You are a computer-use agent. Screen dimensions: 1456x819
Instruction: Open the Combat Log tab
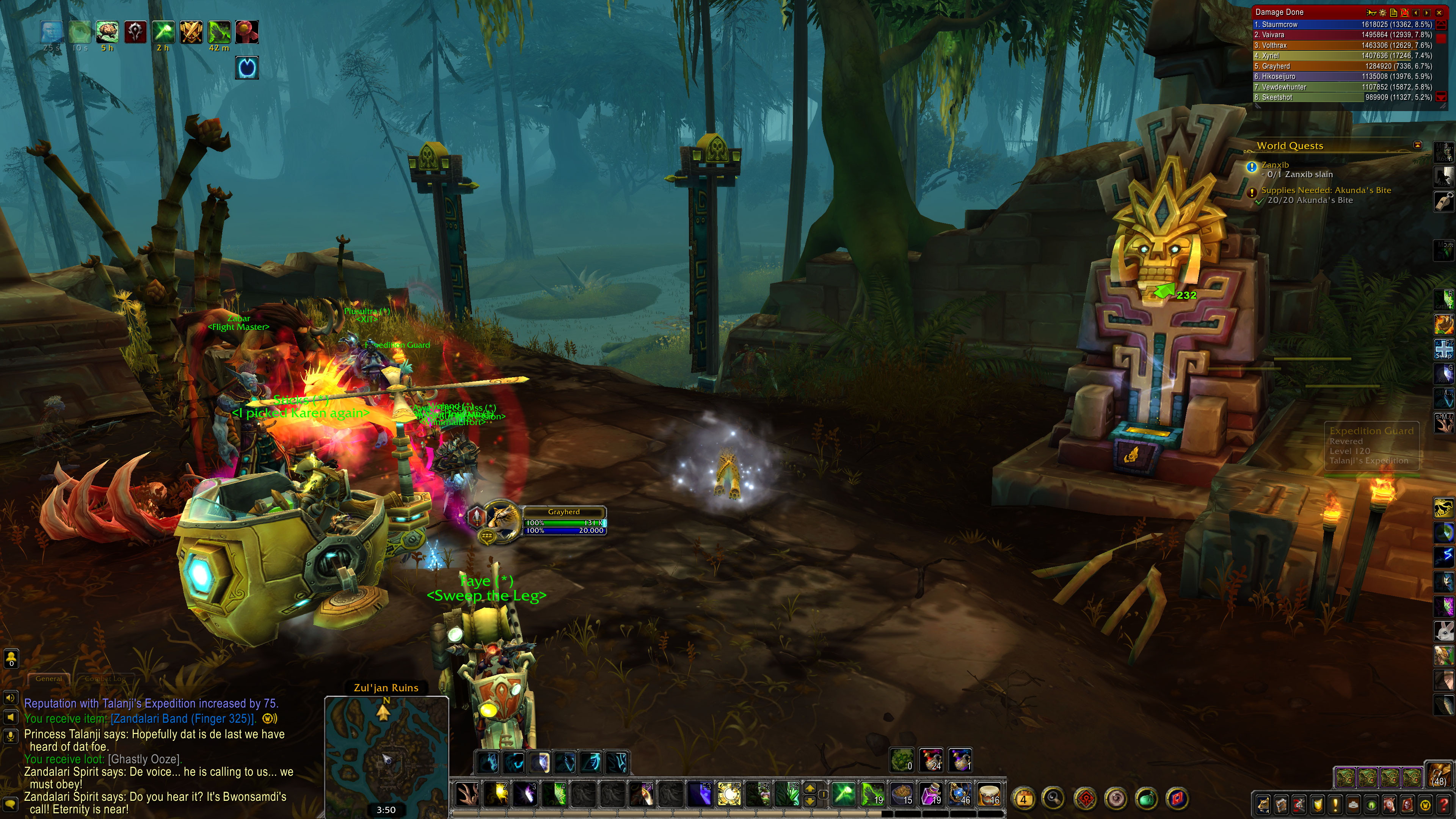pyautogui.click(x=105, y=679)
